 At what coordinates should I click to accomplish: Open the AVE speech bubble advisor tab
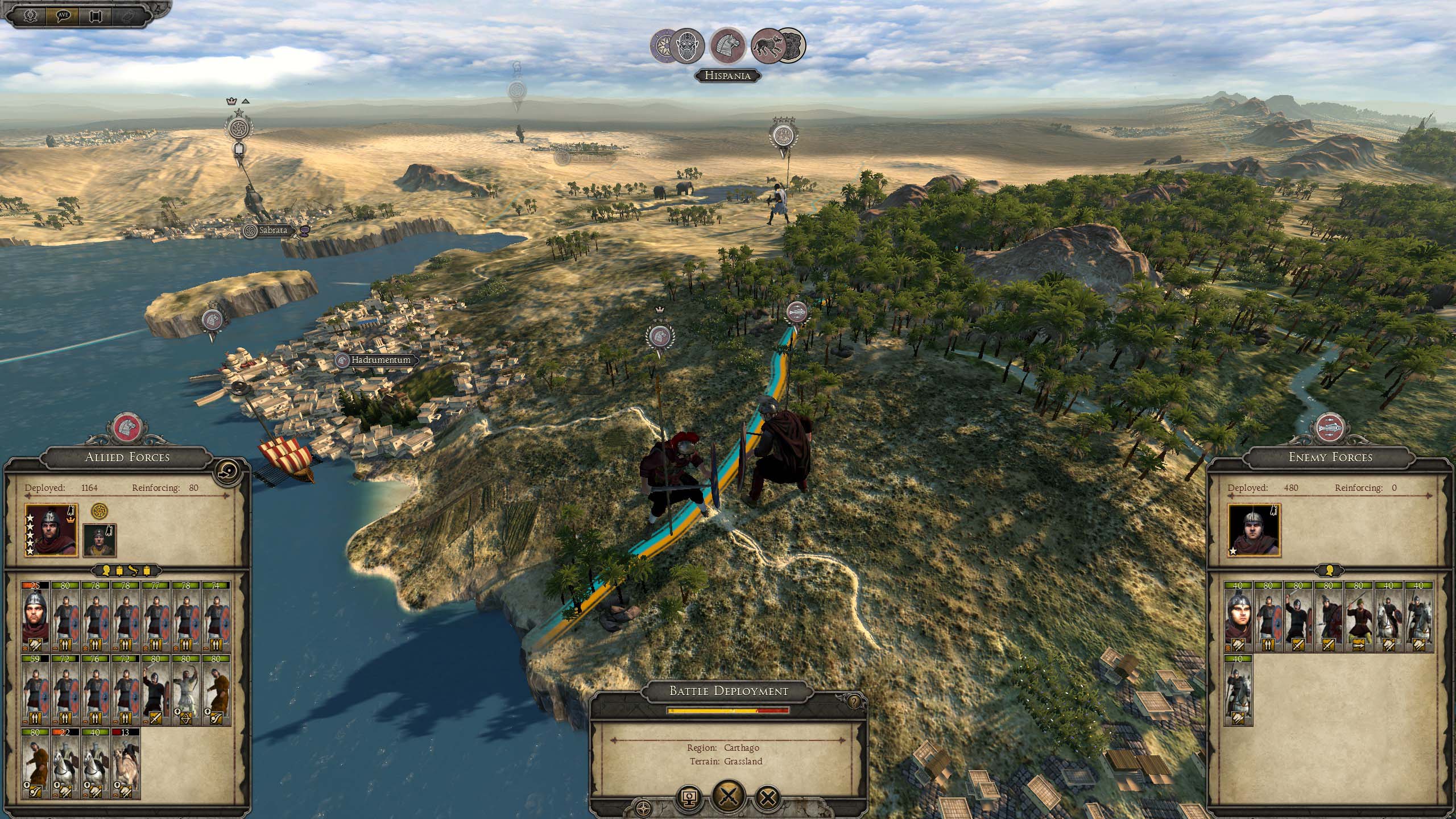pyautogui.click(x=63, y=15)
